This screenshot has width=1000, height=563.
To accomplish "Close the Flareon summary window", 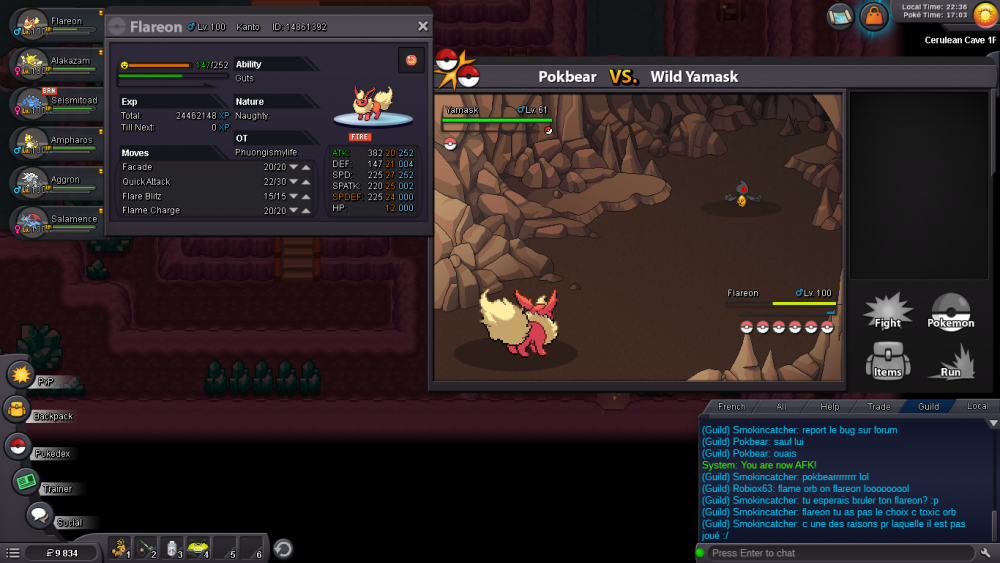I will click(x=422, y=27).
